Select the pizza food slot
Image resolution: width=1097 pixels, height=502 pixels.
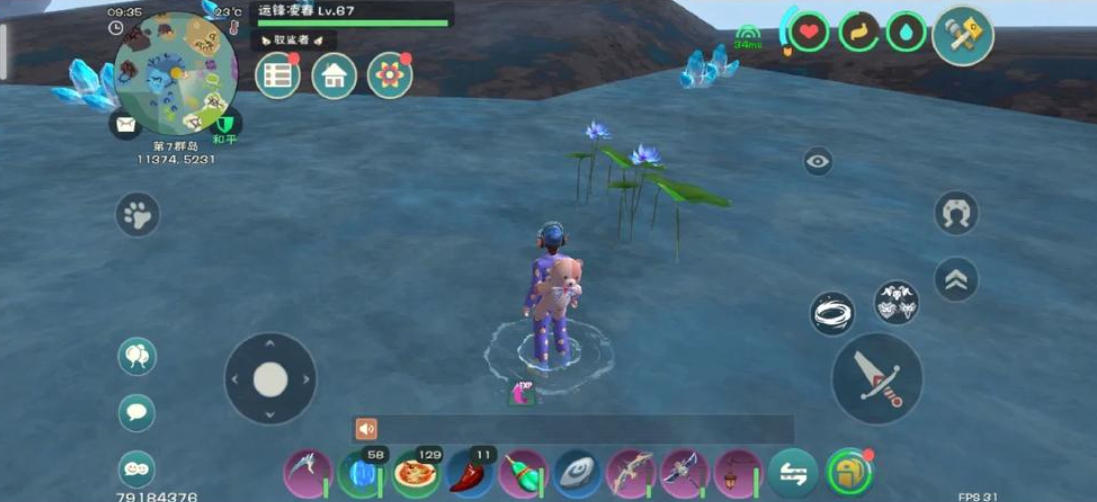(x=416, y=473)
